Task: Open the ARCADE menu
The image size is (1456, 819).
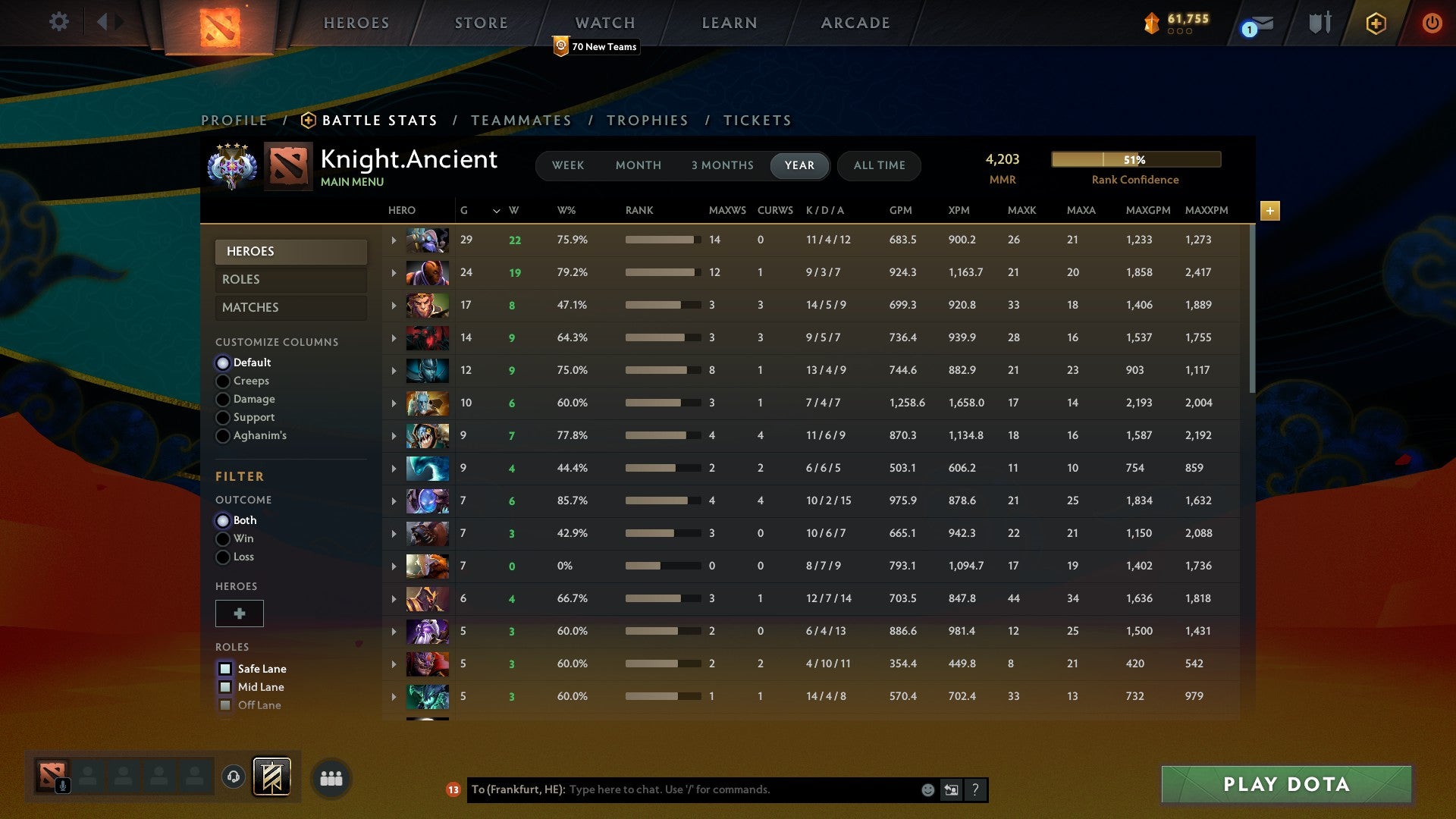Action: coord(855,23)
